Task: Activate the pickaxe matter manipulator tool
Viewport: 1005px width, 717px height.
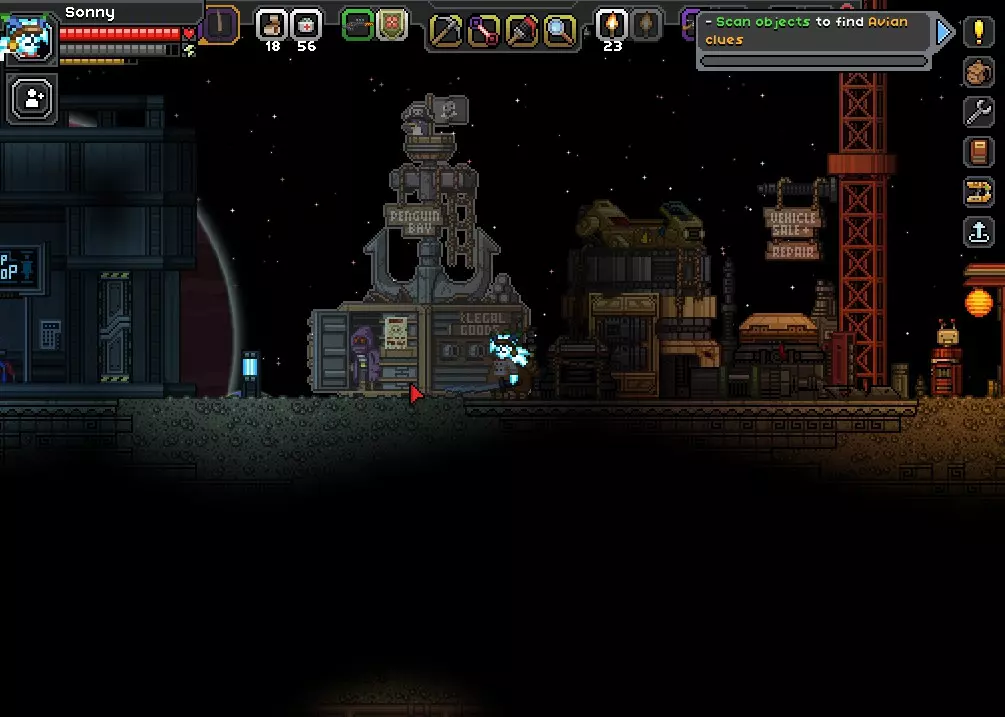Action: 446,30
